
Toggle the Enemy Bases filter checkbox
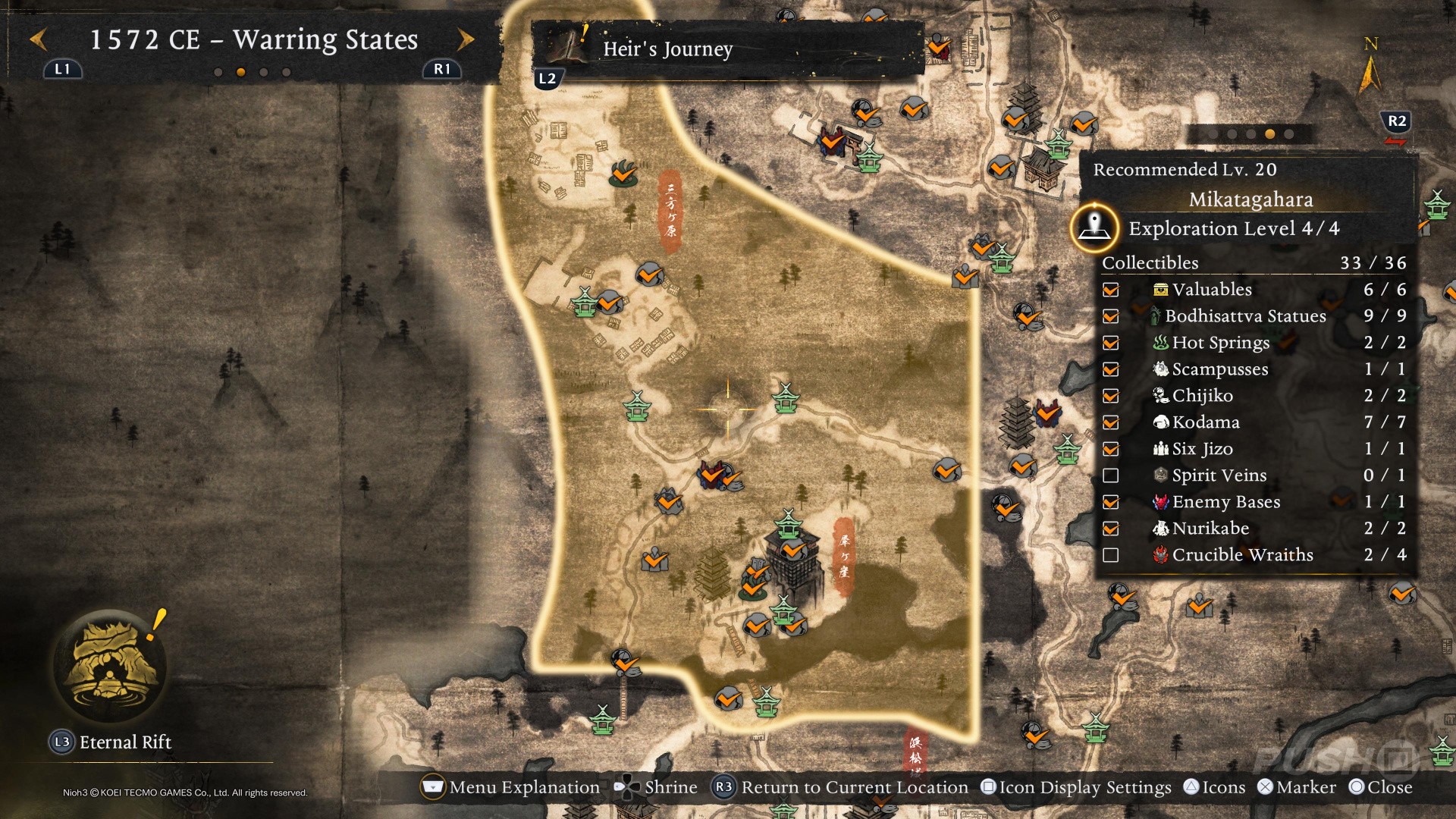coord(1111,502)
